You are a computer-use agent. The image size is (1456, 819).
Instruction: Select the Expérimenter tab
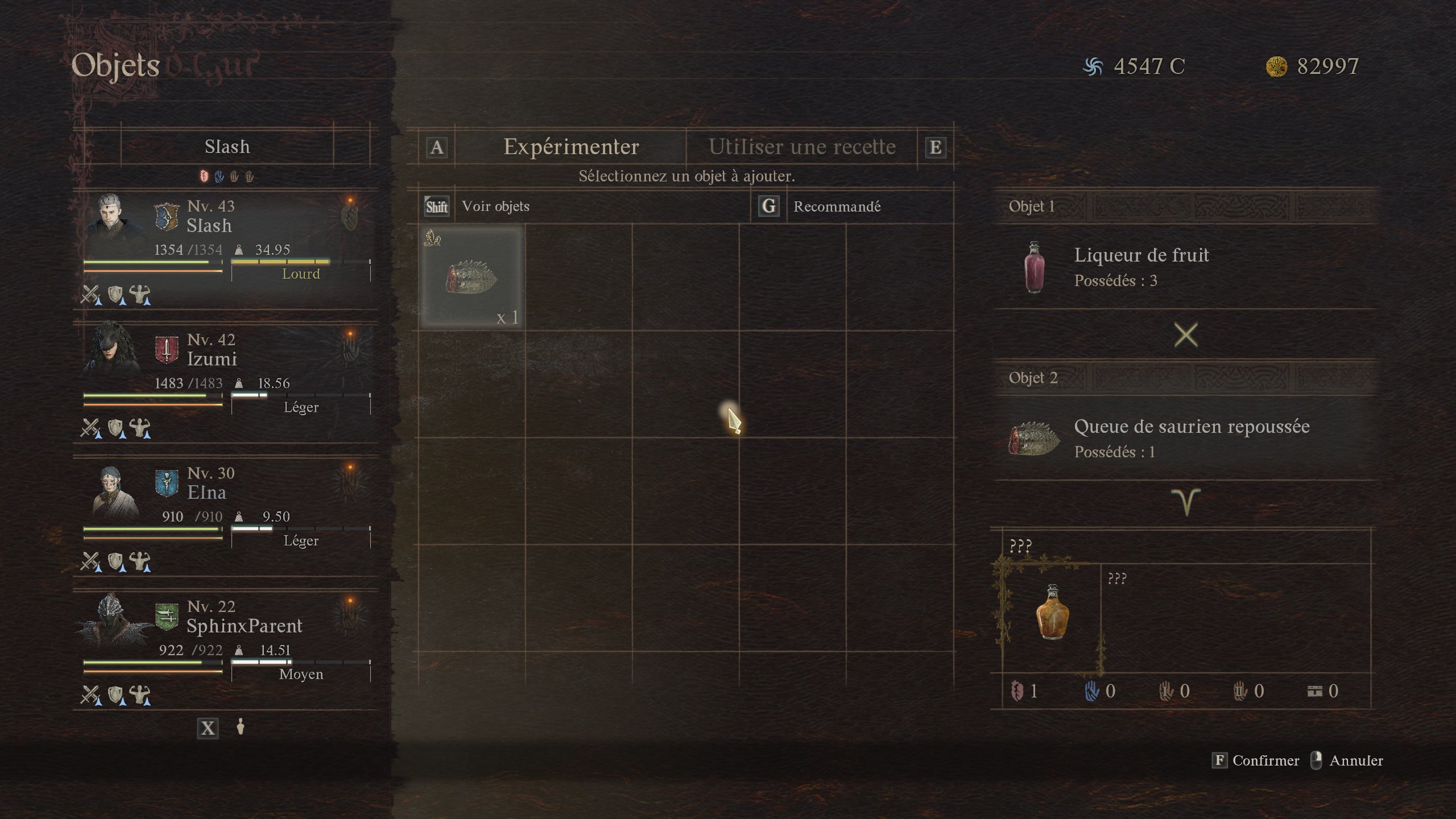coord(570,147)
